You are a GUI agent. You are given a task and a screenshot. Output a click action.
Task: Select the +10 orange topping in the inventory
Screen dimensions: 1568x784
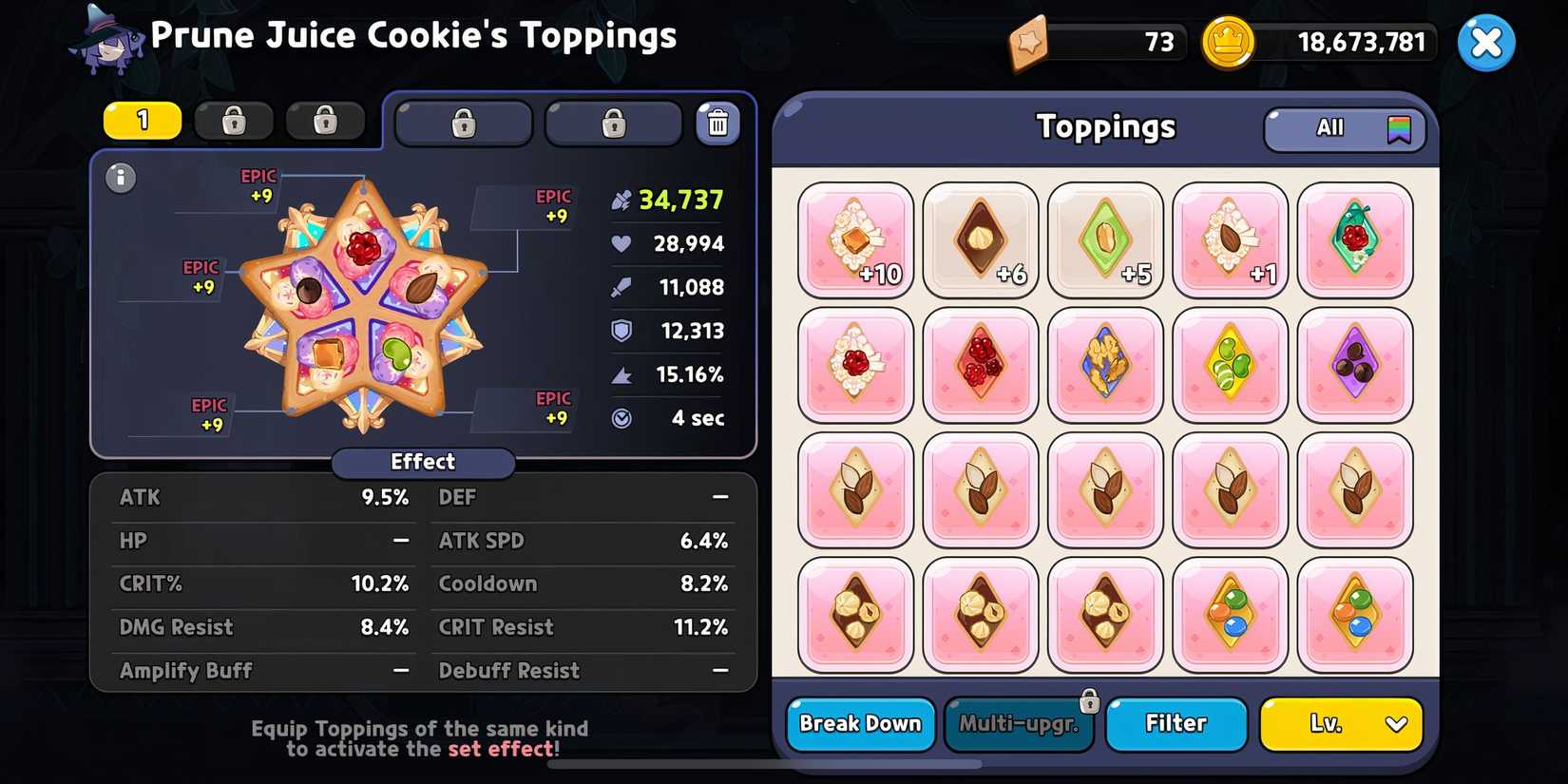[x=855, y=239]
